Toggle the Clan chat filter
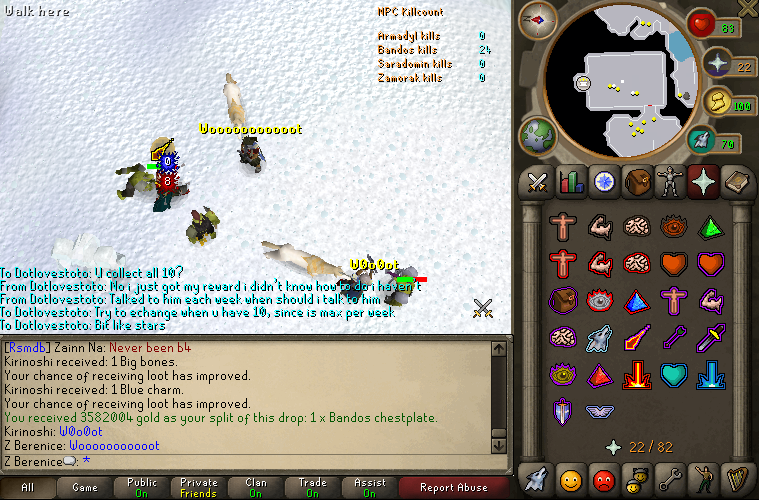The image size is (759, 500). pos(256,488)
